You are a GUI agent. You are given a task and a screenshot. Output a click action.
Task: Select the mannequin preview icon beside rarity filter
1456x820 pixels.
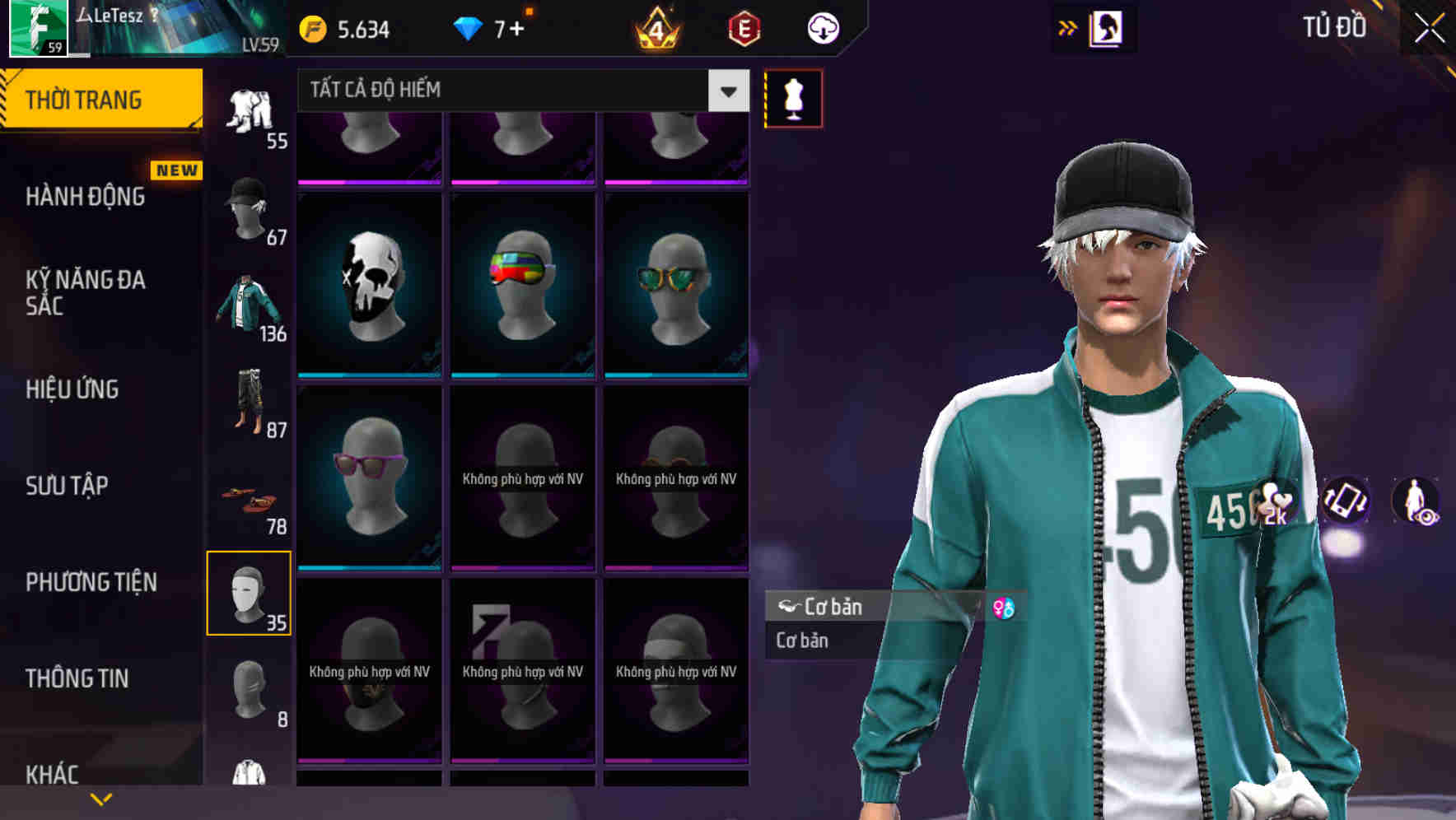(793, 98)
